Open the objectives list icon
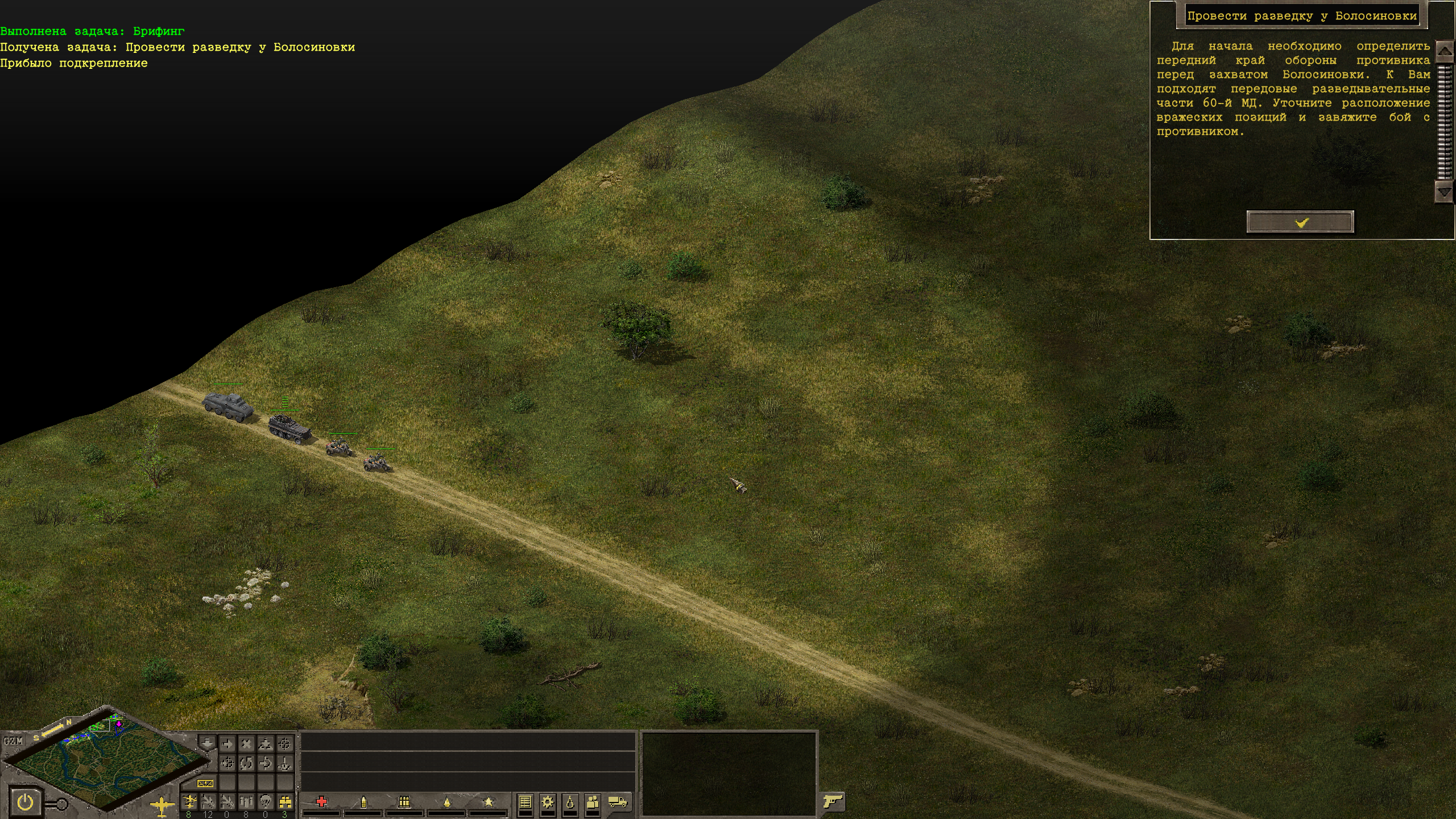 525,802
